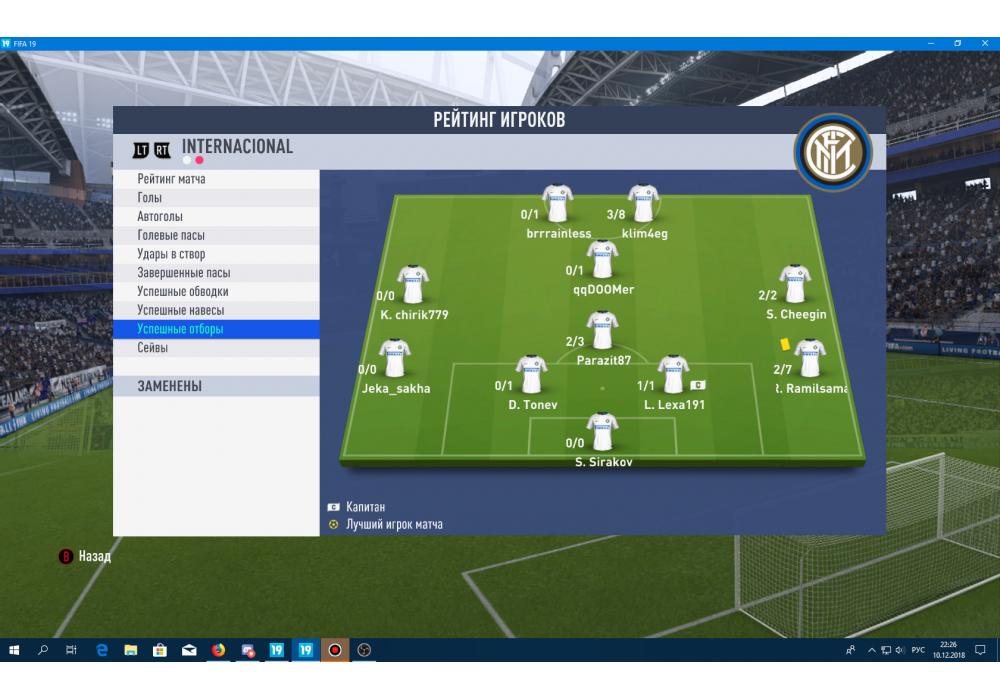Choose captain L. Lexa191's shirt
Screen dimensions: 1000x700
[673, 374]
